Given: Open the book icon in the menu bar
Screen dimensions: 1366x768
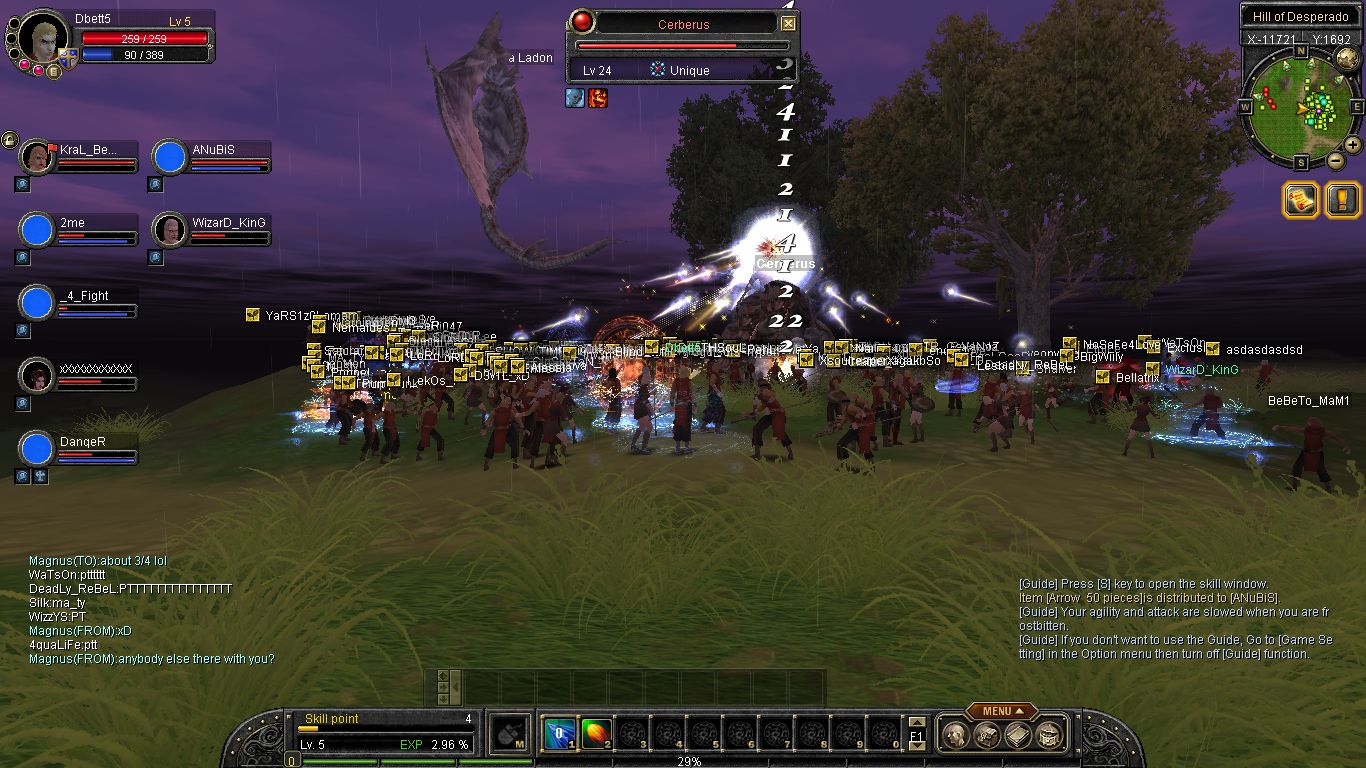Looking at the screenshot, I should coord(1018,736).
